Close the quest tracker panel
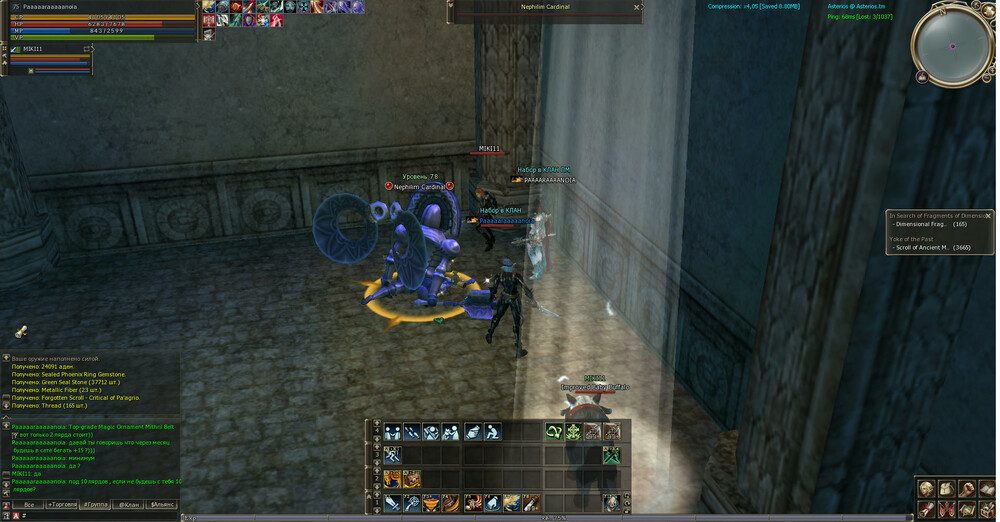1000x522 pixels. click(988, 215)
